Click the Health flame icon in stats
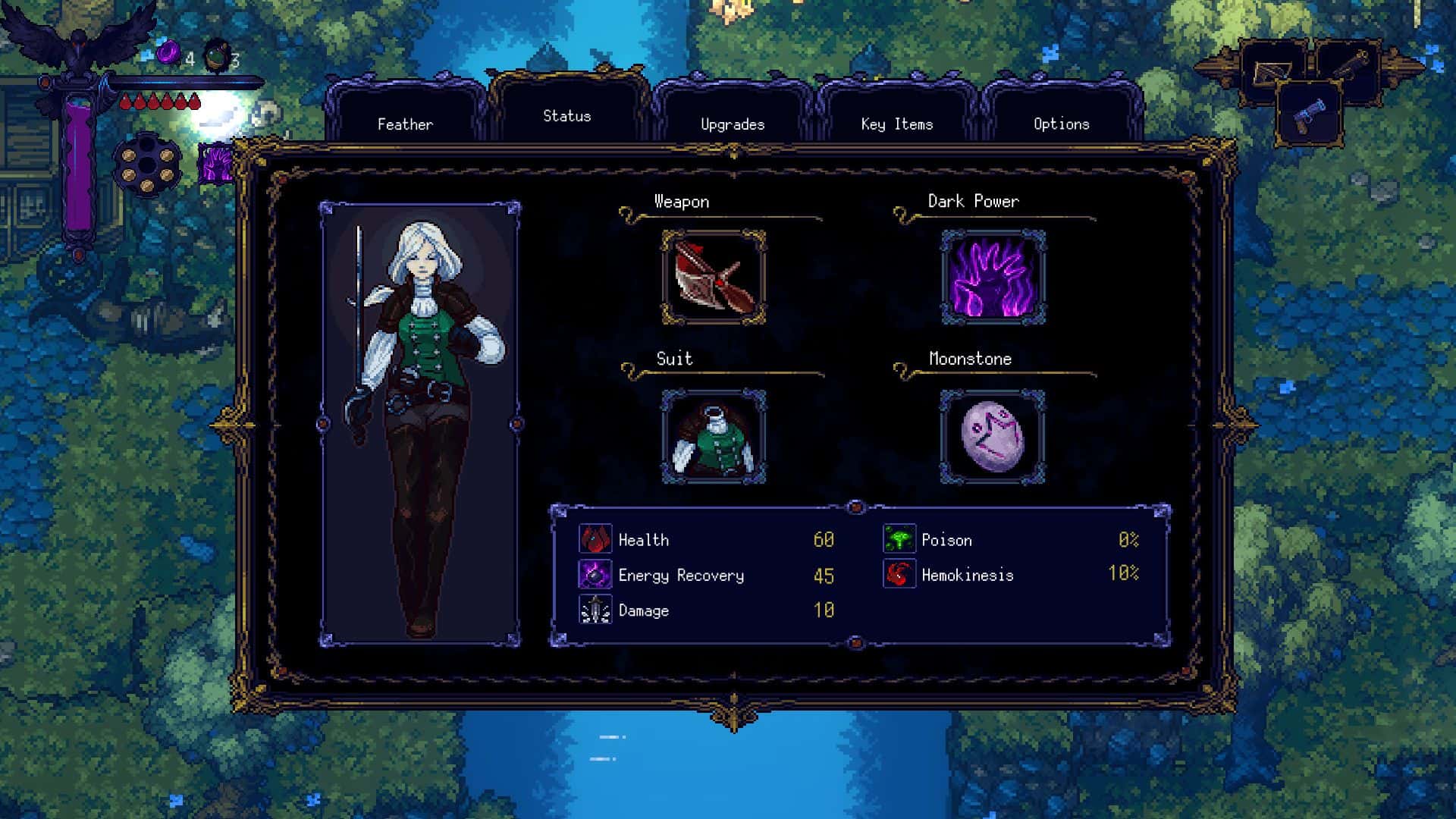Viewport: 1456px width, 819px height. click(x=595, y=539)
